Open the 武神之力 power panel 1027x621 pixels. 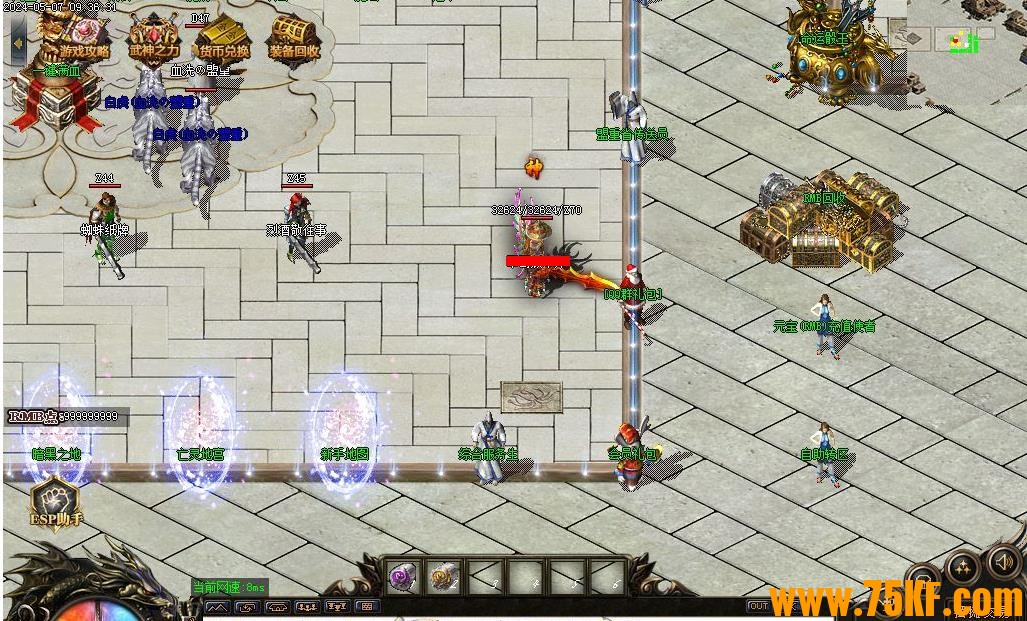pos(154,40)
